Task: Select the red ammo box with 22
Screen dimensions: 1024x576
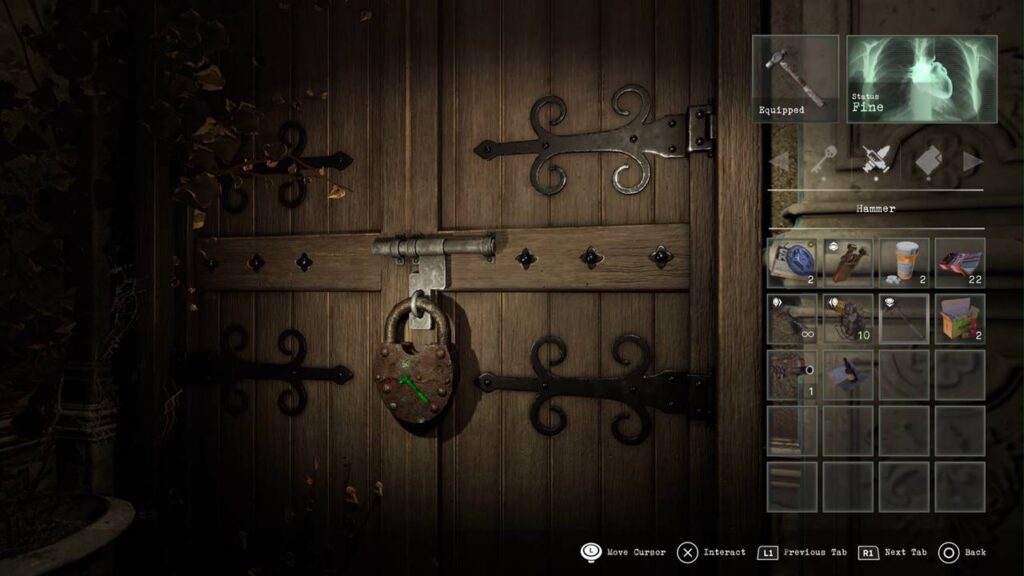Action: tap(960, 262)
